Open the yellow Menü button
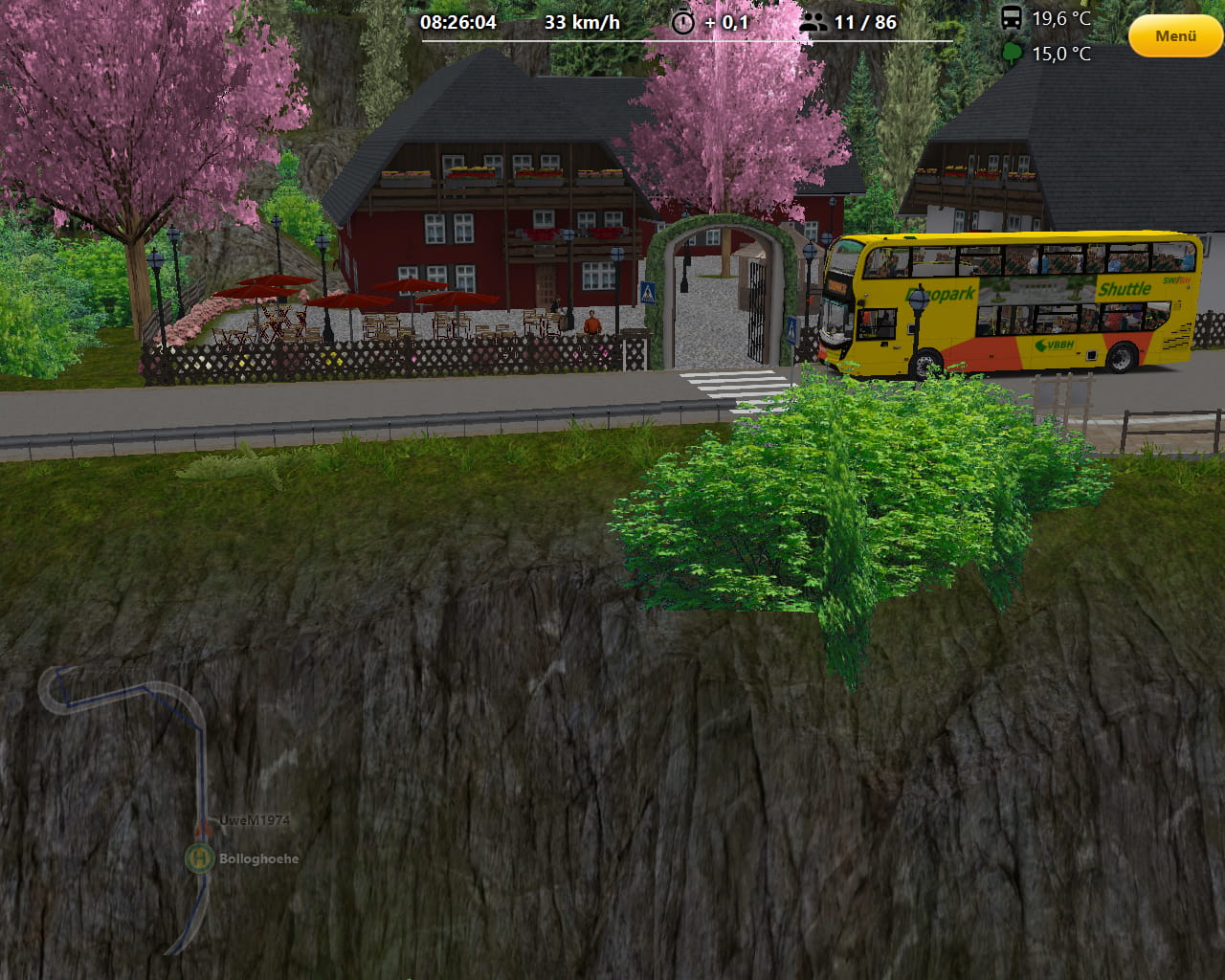Image resolution: width=1225 pixels, height=980 pixels. coord(1175,36)
